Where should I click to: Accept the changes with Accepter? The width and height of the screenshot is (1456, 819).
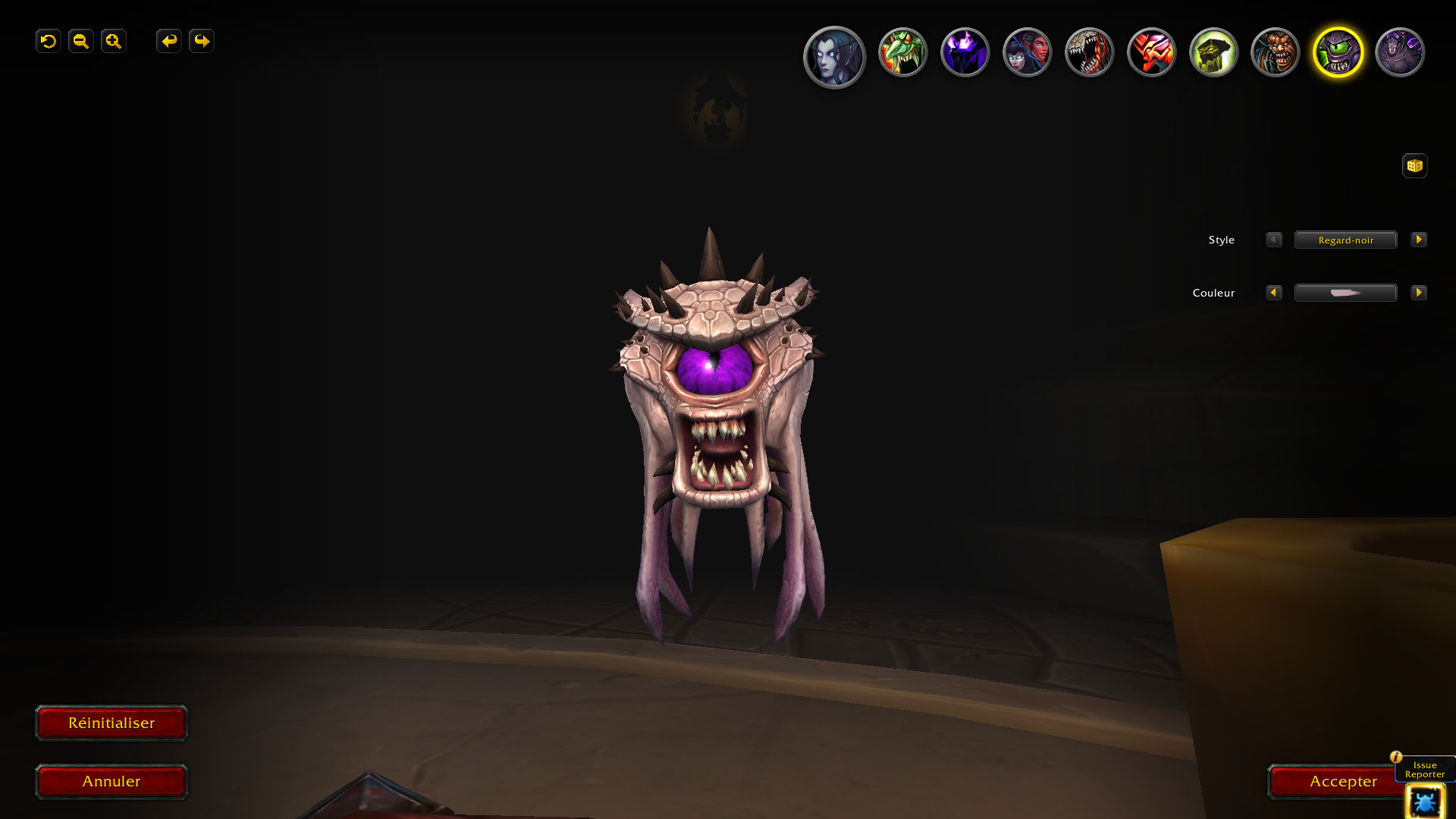(x=1342, y=782)
